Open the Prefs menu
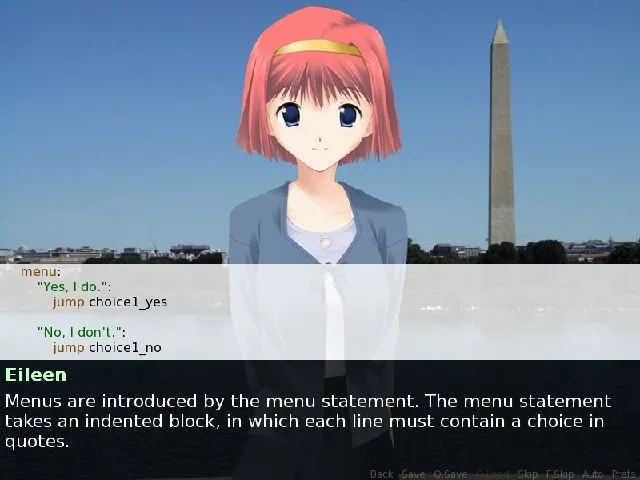 click(624, 473)
